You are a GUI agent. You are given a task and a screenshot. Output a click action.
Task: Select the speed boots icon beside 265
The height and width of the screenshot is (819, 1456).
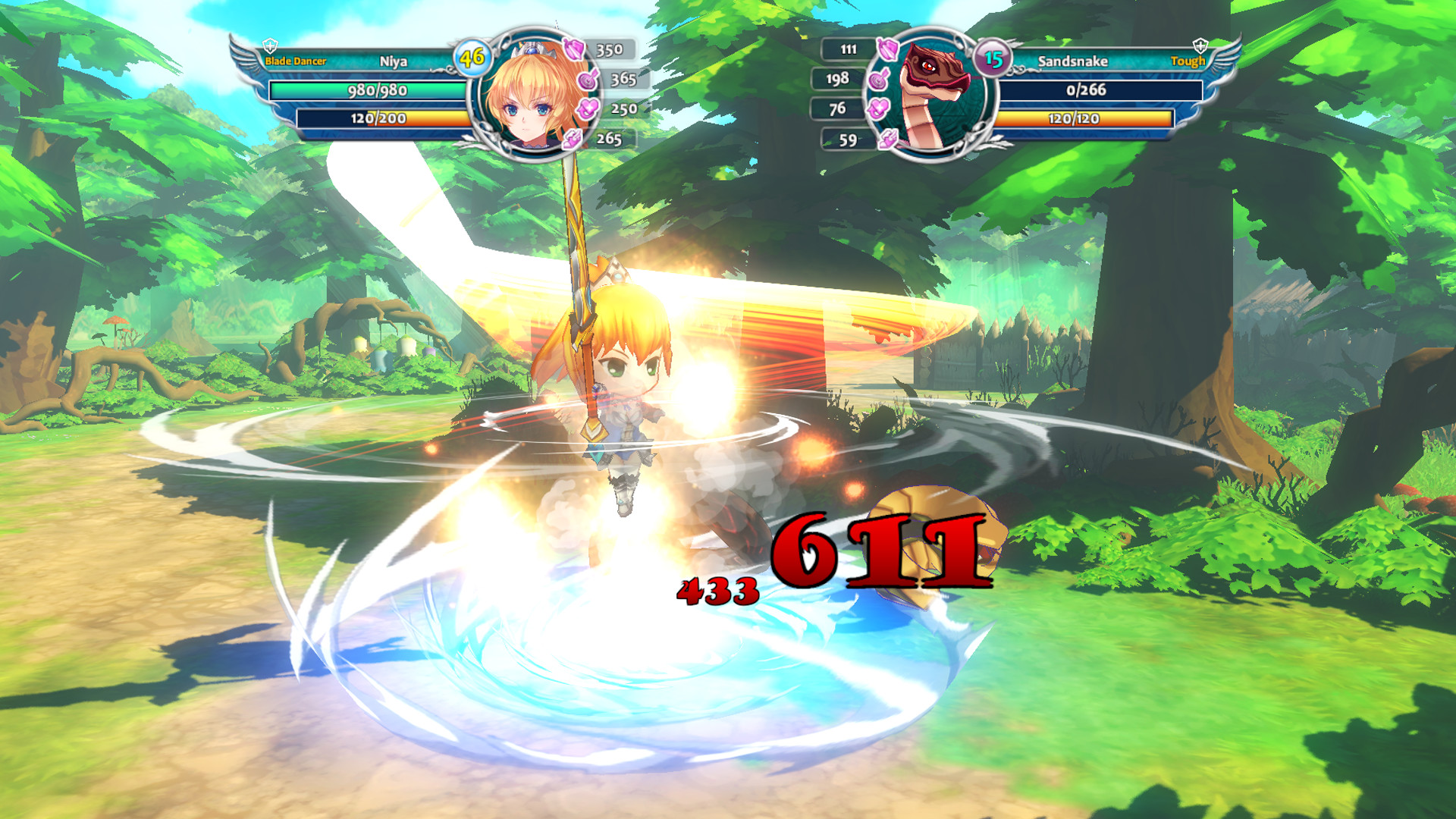pos(574,140)
